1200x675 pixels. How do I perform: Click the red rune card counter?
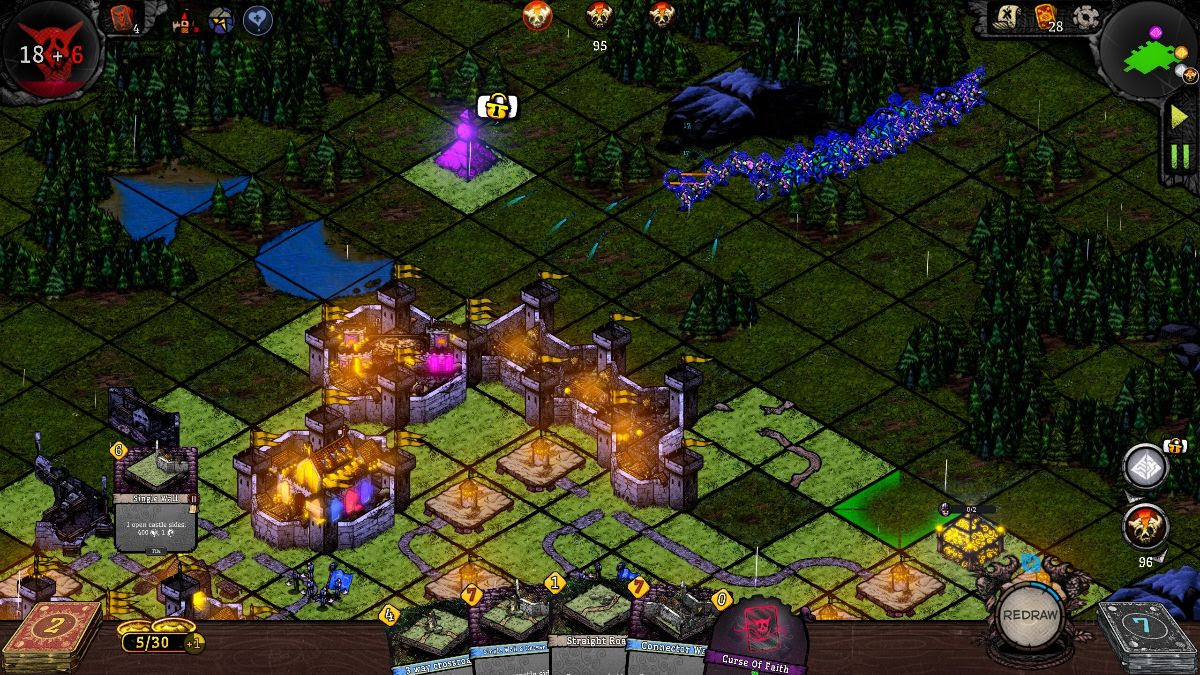coord(121,17)
